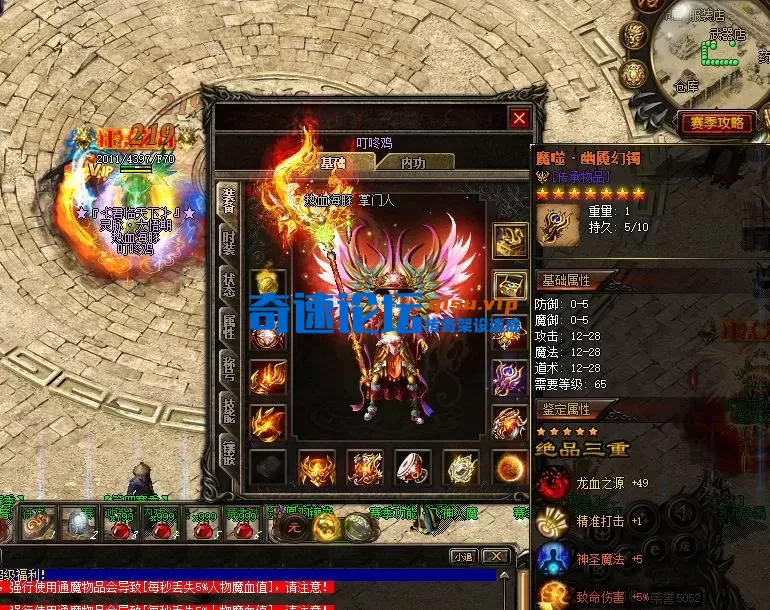This screenshot has height=610, width=770.
Task: Select the orange orb equipment slot
Action: 510,468
